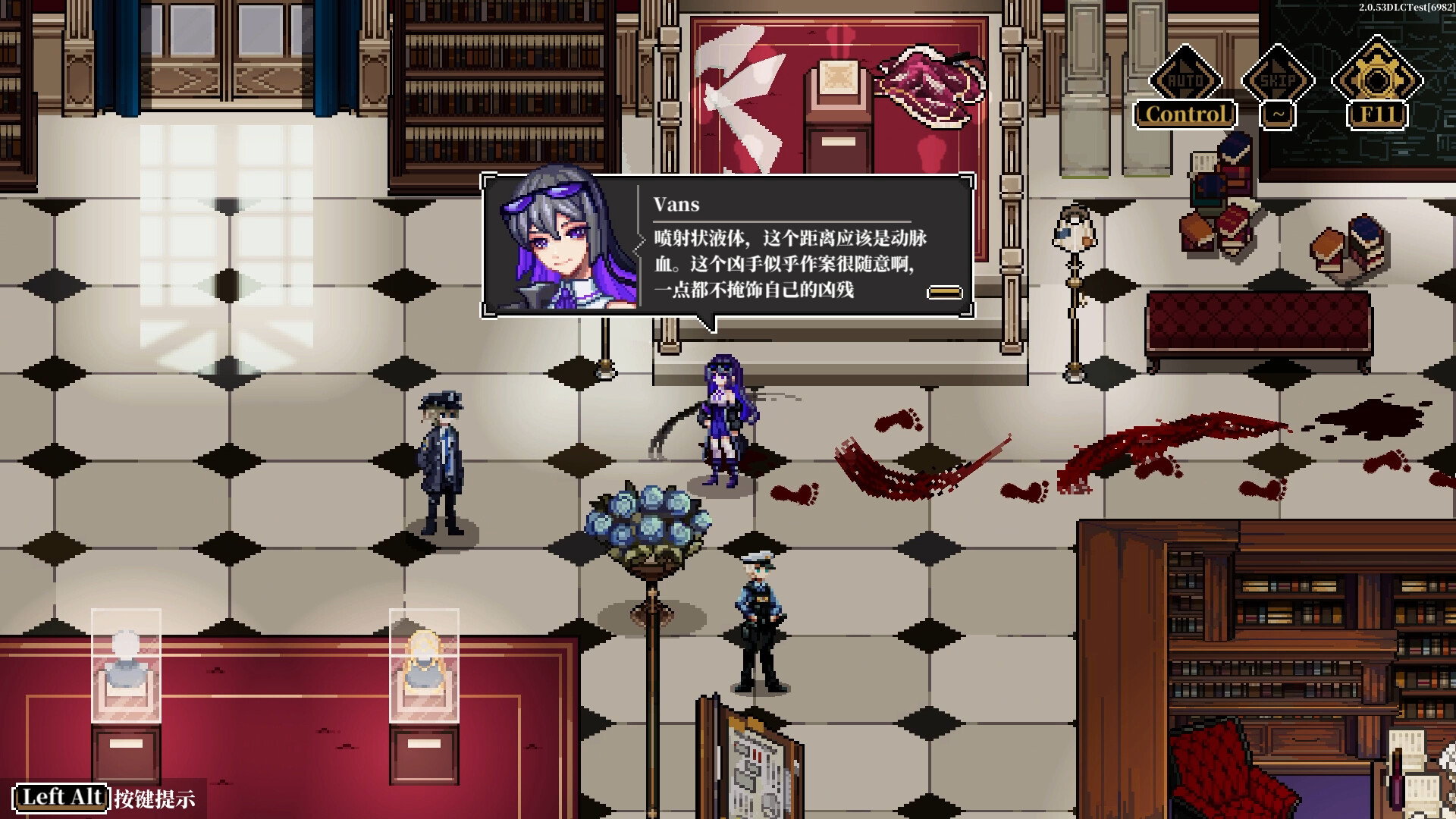The height and width of the screenshot is (819, 1456).
Task: Toggle skip mode with the tilde key button
Action: (x=1278, y=114)
